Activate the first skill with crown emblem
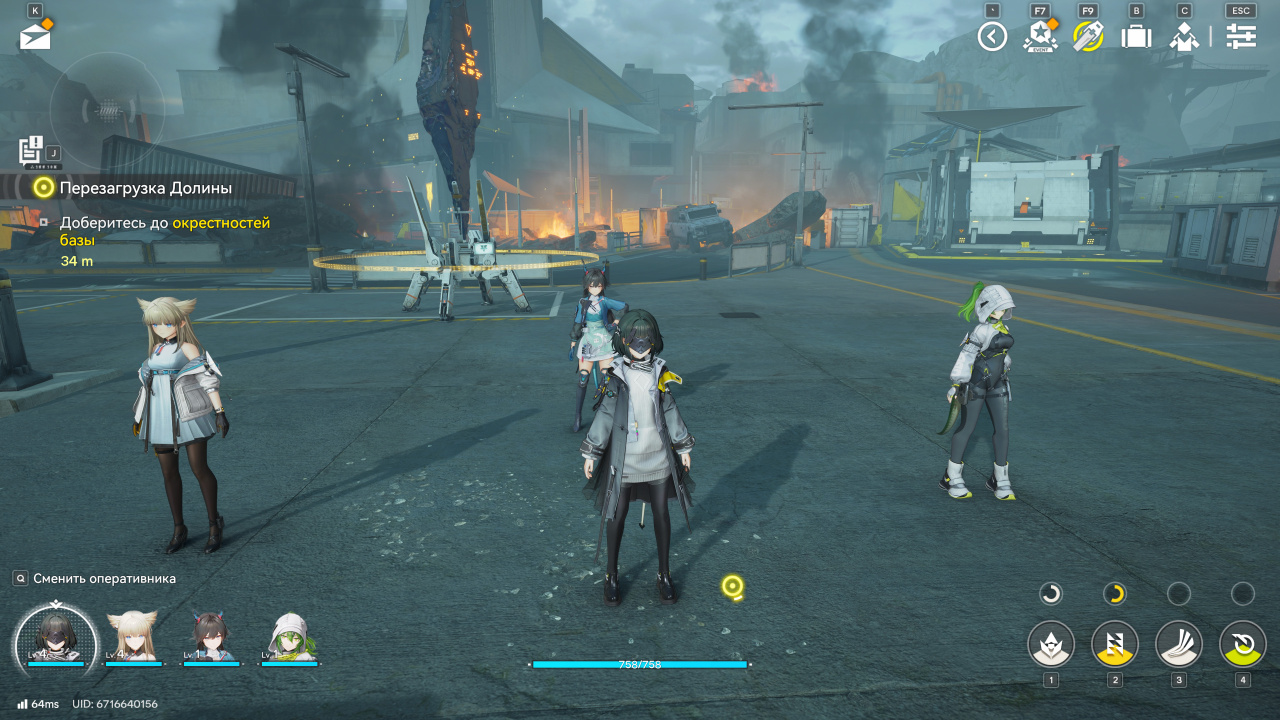Image resolution: width=1280 pixels, height=720 pixels. [1051, 644]
